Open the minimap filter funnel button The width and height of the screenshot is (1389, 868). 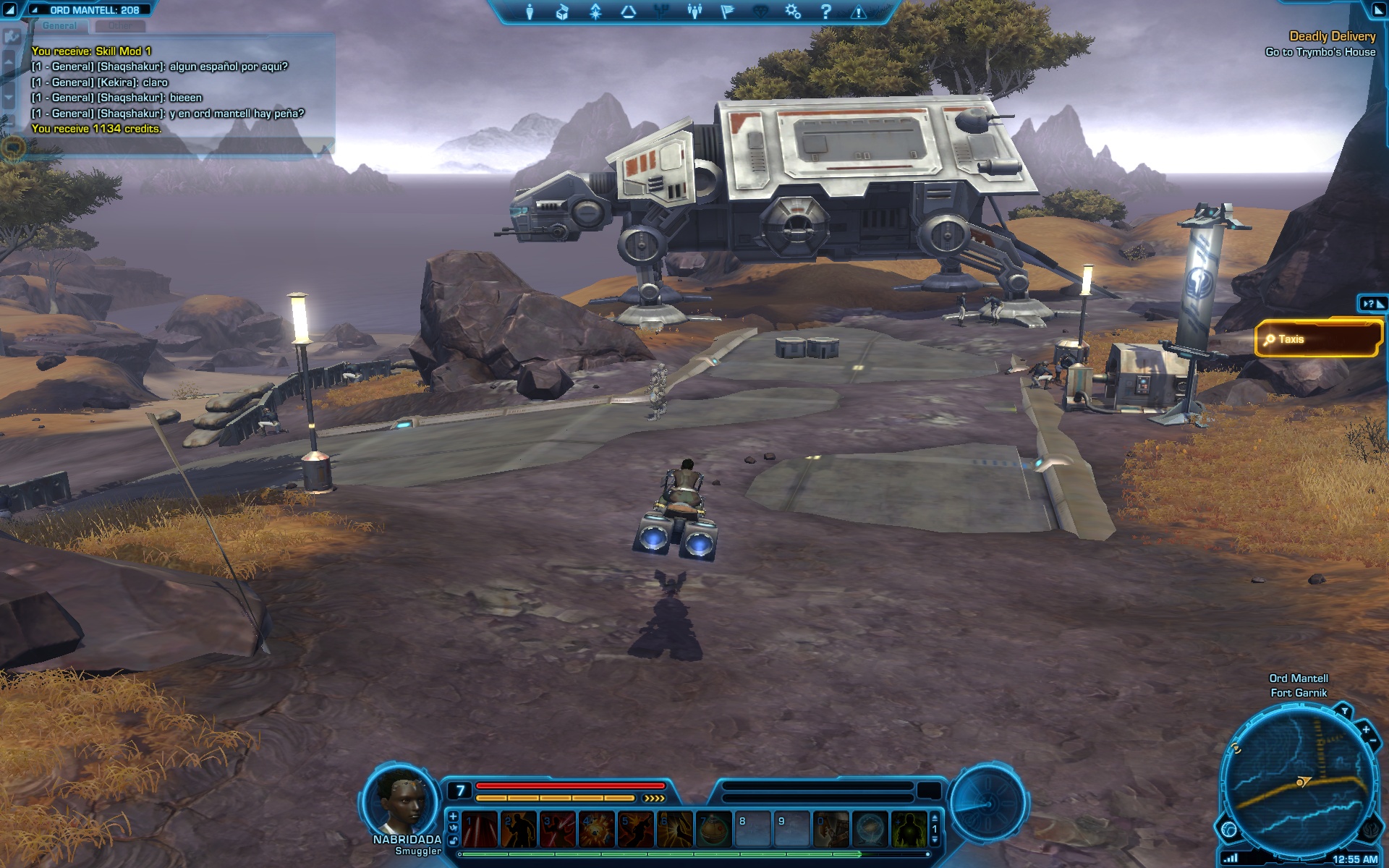click(1344, 711)
